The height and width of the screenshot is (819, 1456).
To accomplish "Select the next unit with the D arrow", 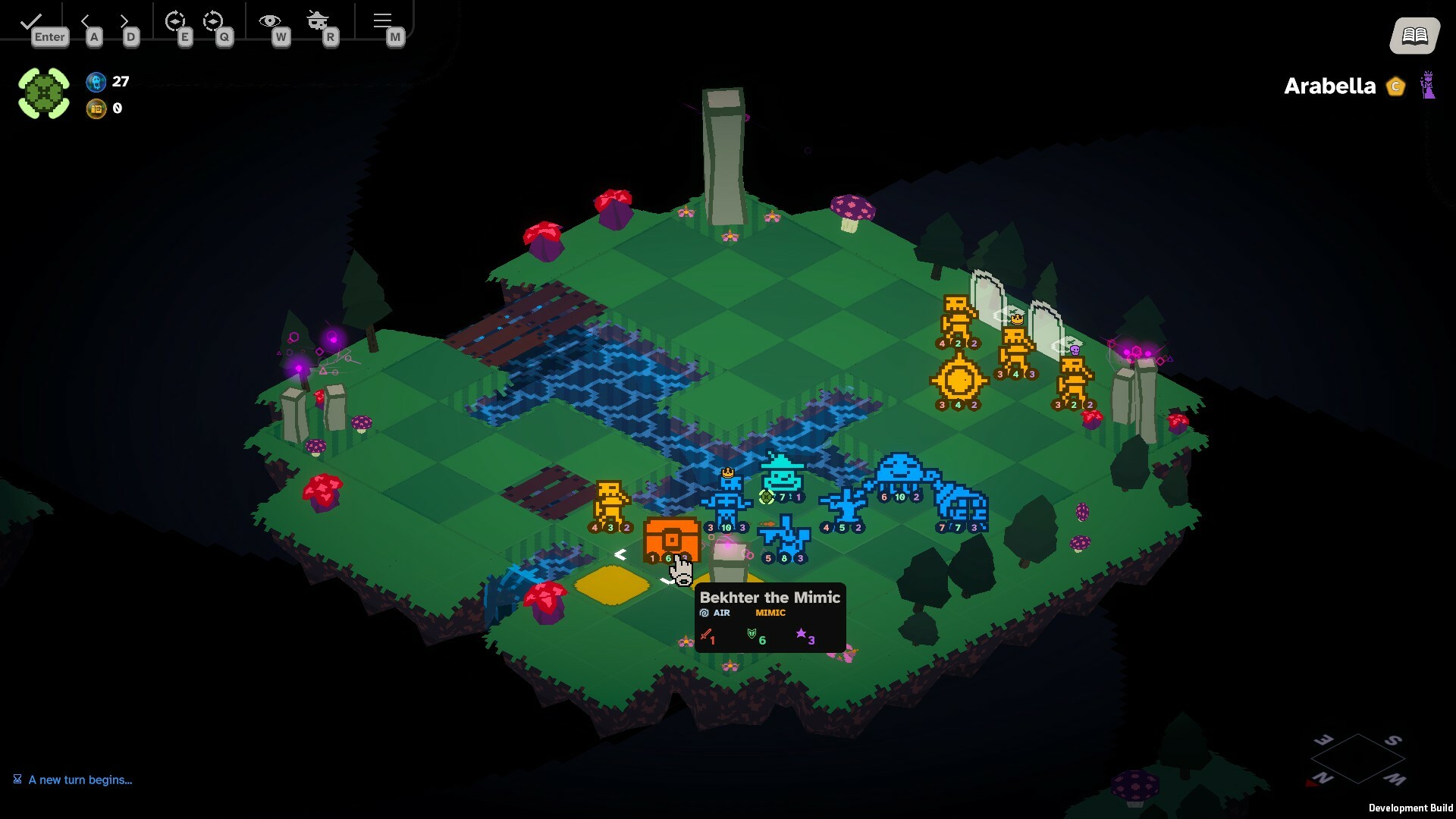I will click(x=124, y=21).
